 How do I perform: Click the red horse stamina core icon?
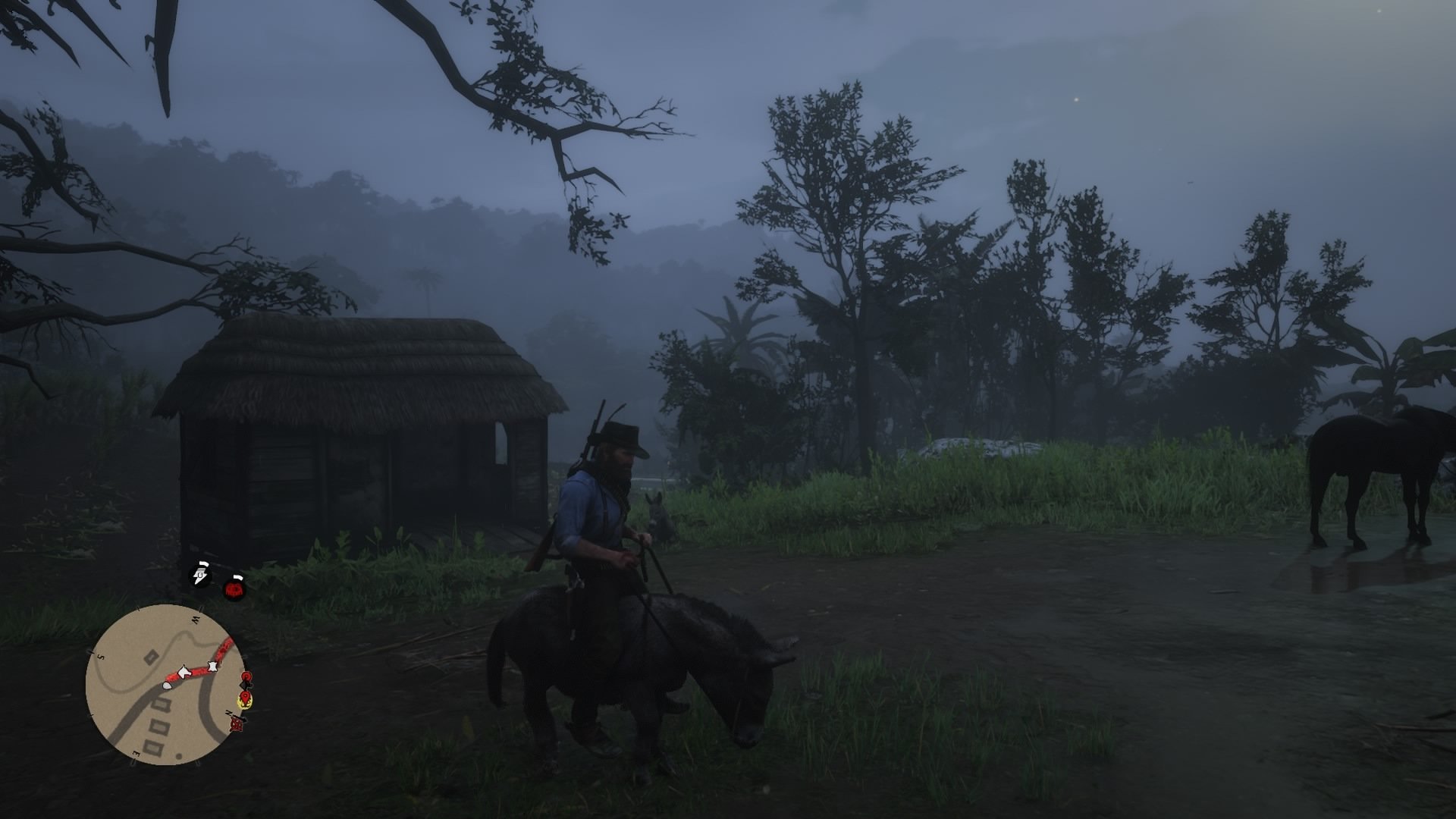point(234,589)
